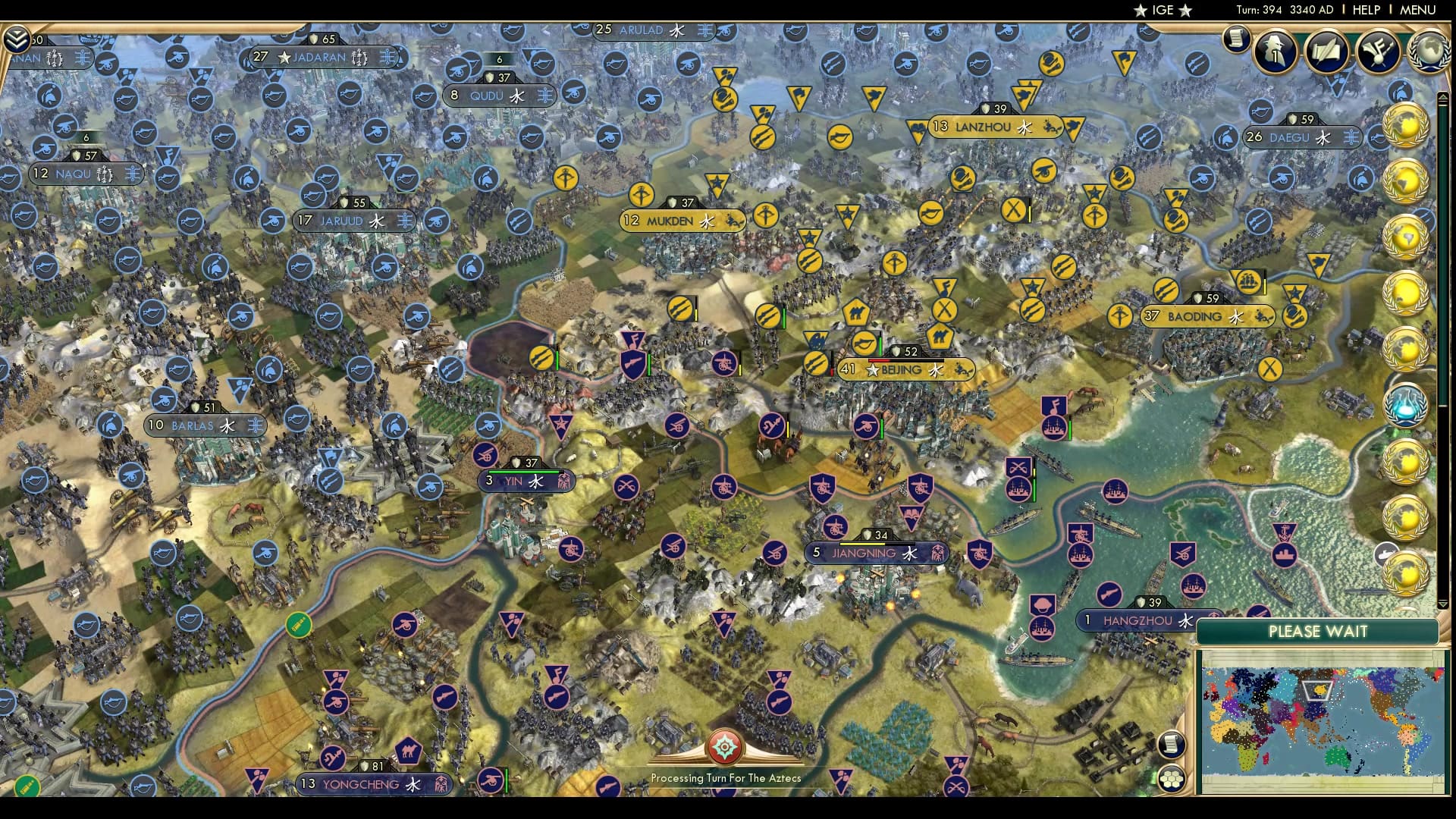Screen dimensions: 1456x819
Task: Open the Notifications log scroll icon
Action: click(x=1236, y=38)
